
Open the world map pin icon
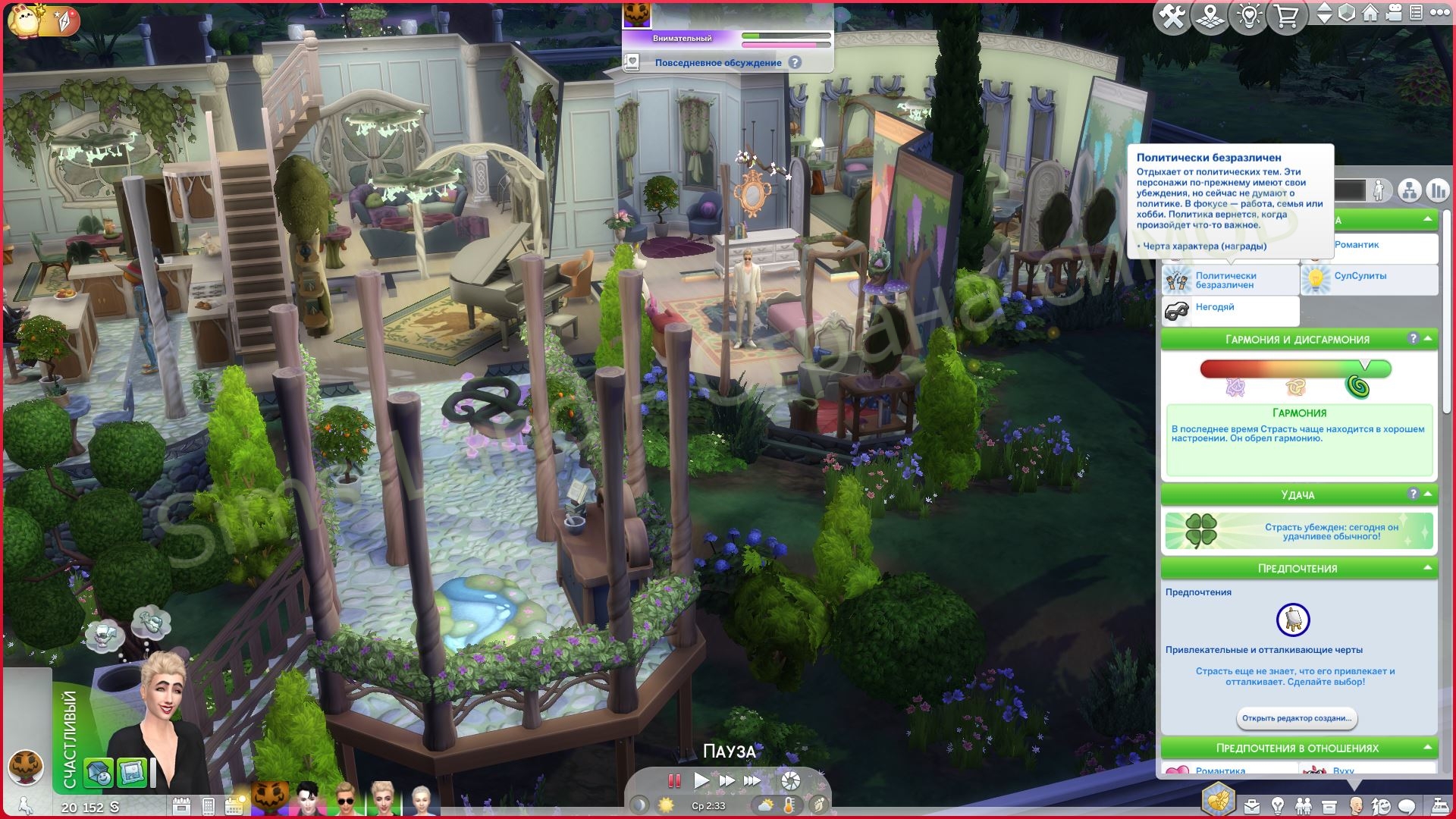(1211, 17)
